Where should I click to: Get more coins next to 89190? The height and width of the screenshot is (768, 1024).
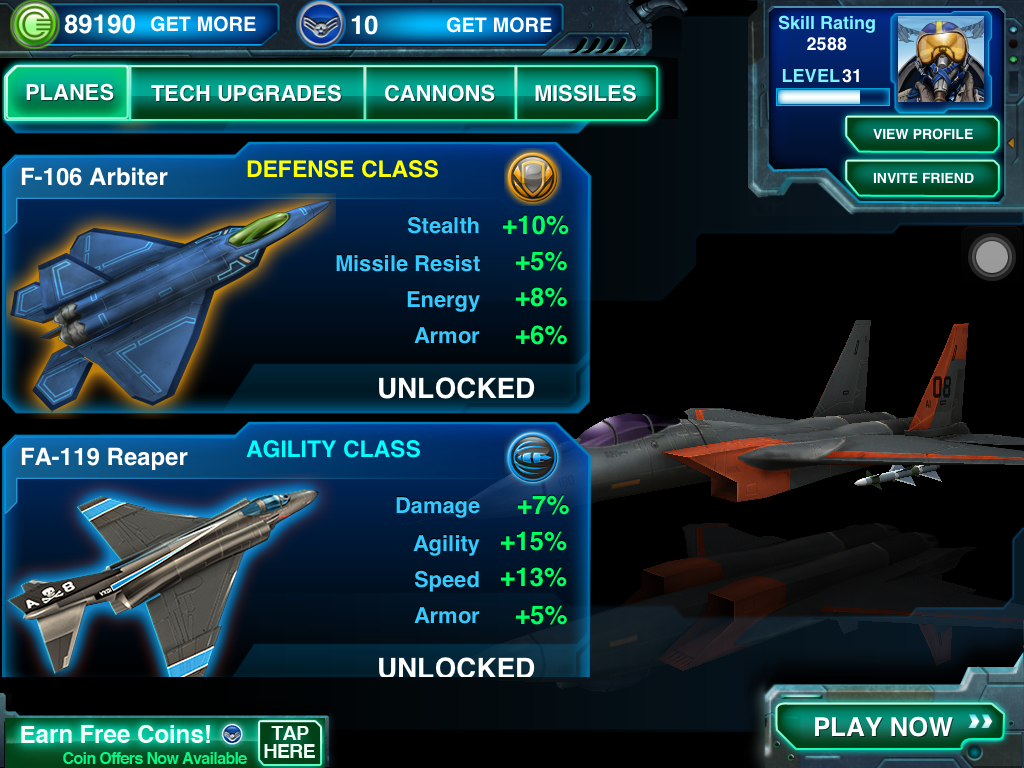203,25
